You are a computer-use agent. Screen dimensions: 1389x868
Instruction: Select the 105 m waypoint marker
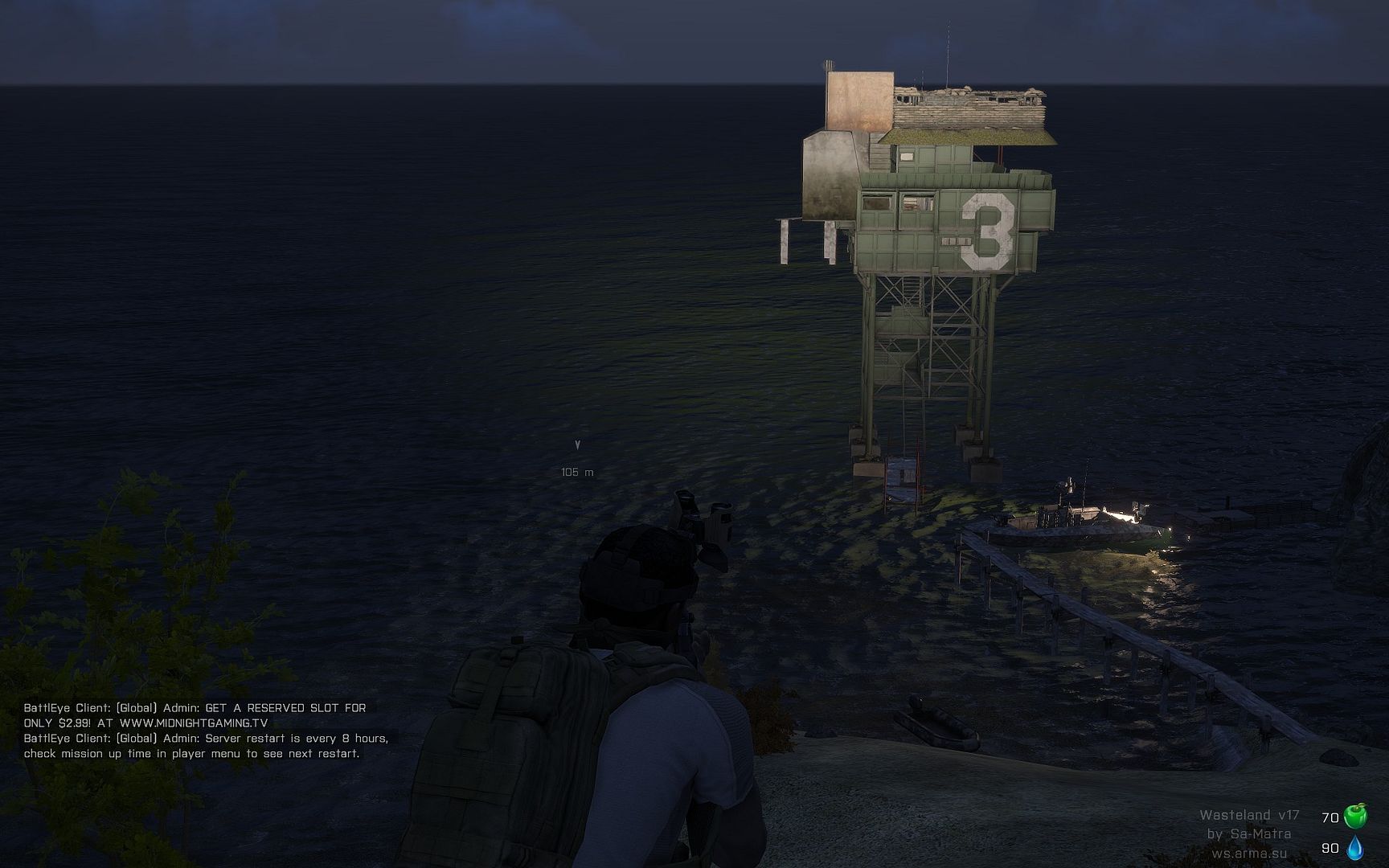click(x=577, y=444)
